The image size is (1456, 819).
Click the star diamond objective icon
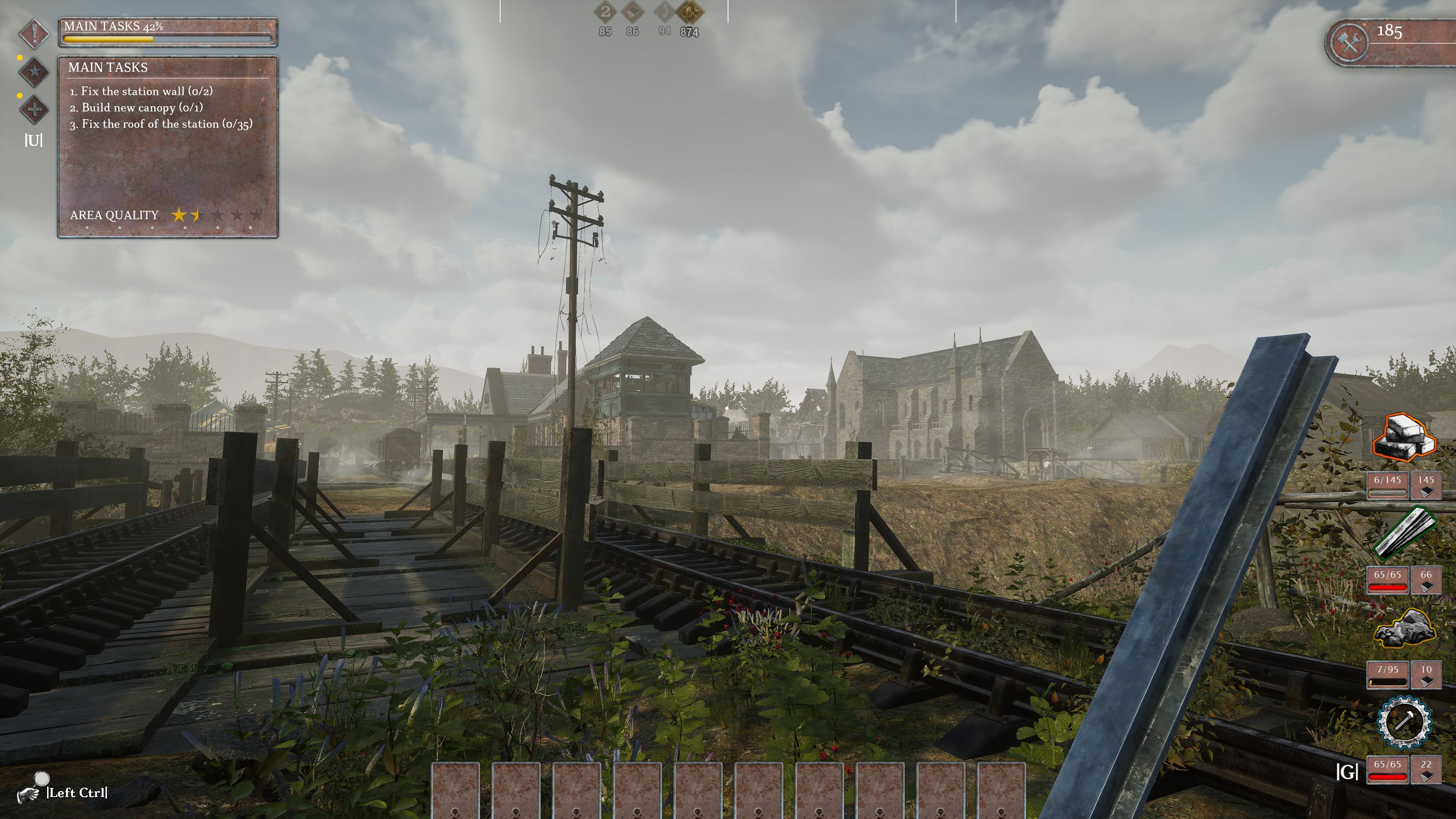click(x=35, y=72)
